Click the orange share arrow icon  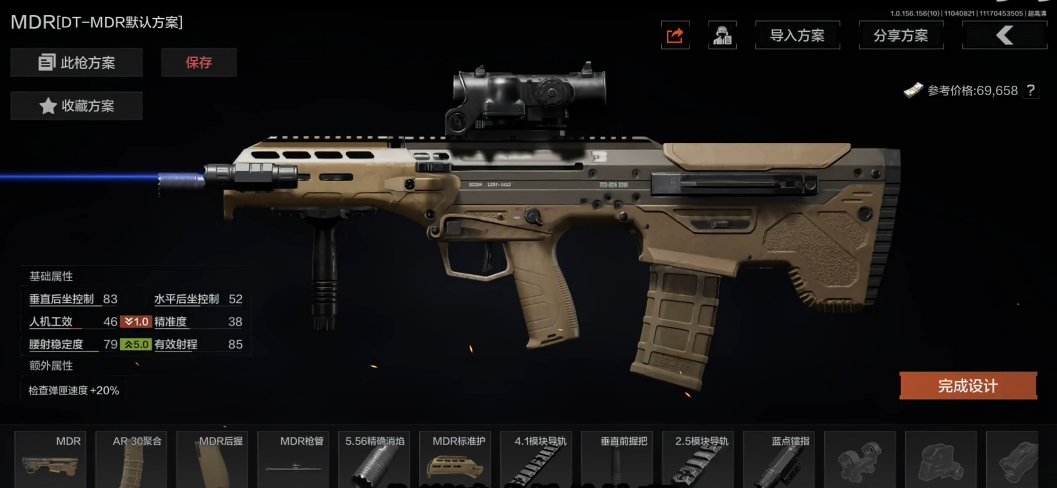coord(675,36)
